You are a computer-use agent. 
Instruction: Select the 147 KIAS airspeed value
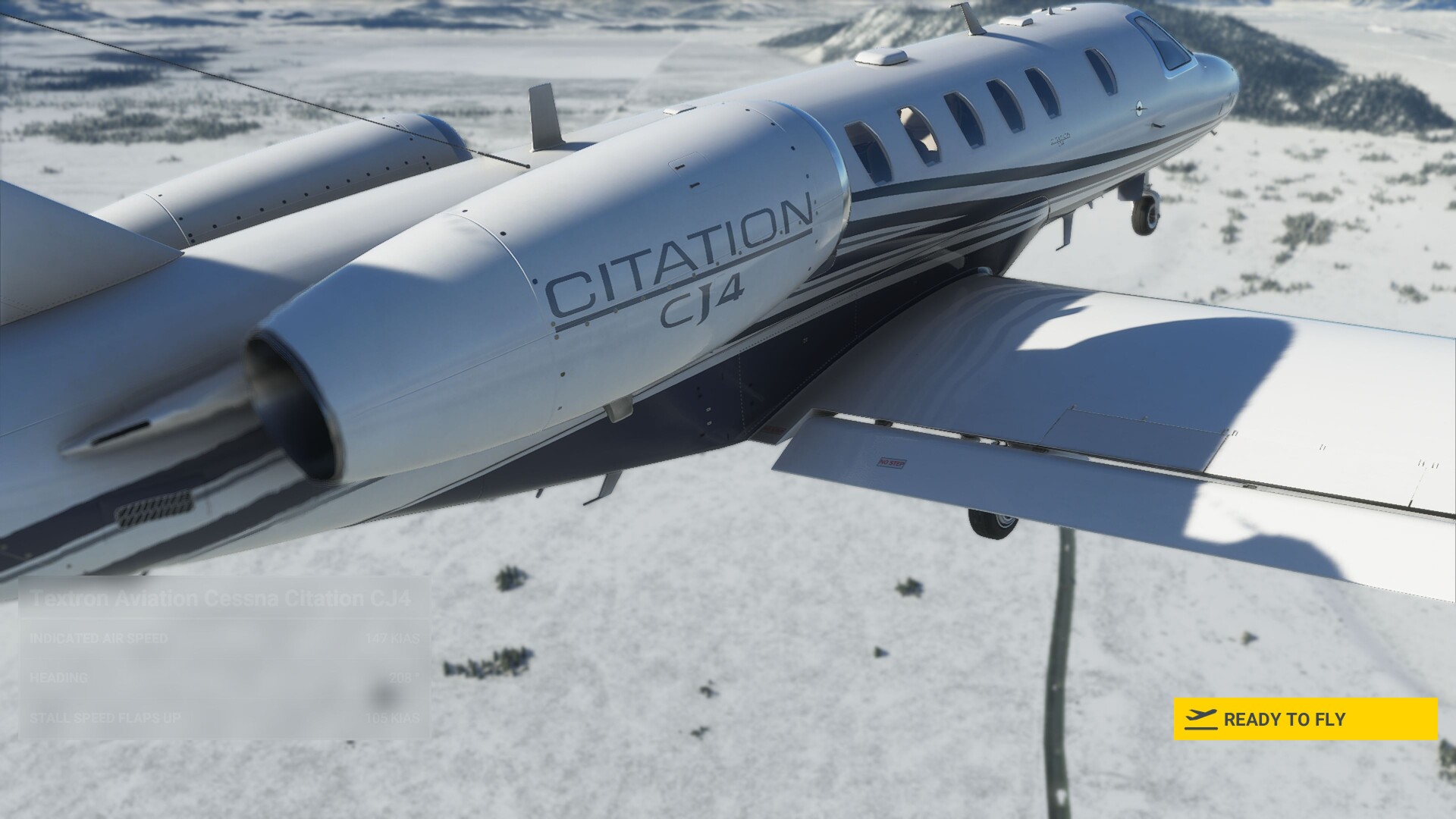[x=392, y=639]
